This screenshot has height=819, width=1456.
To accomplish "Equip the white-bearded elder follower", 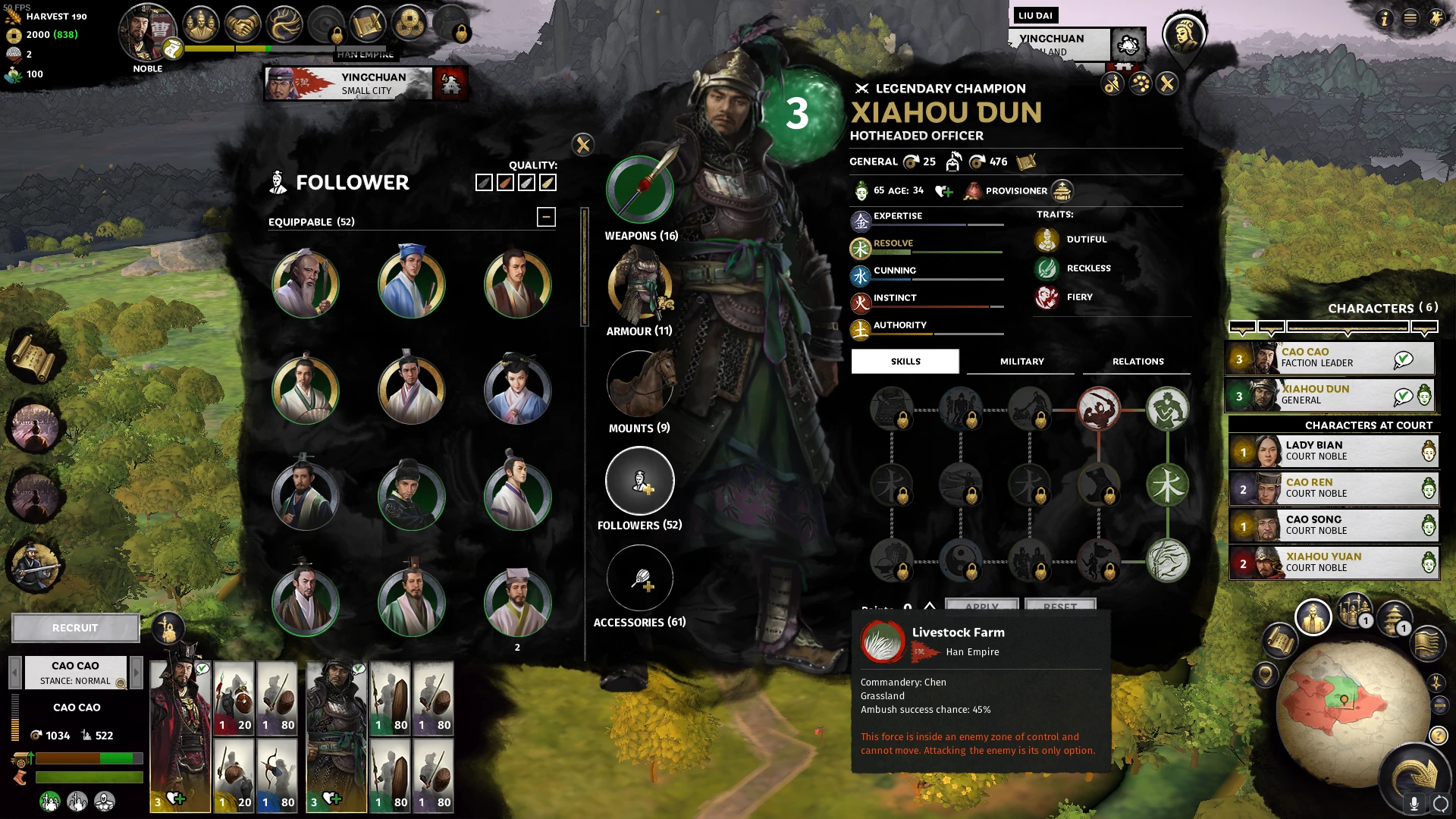I will (306, 285).
